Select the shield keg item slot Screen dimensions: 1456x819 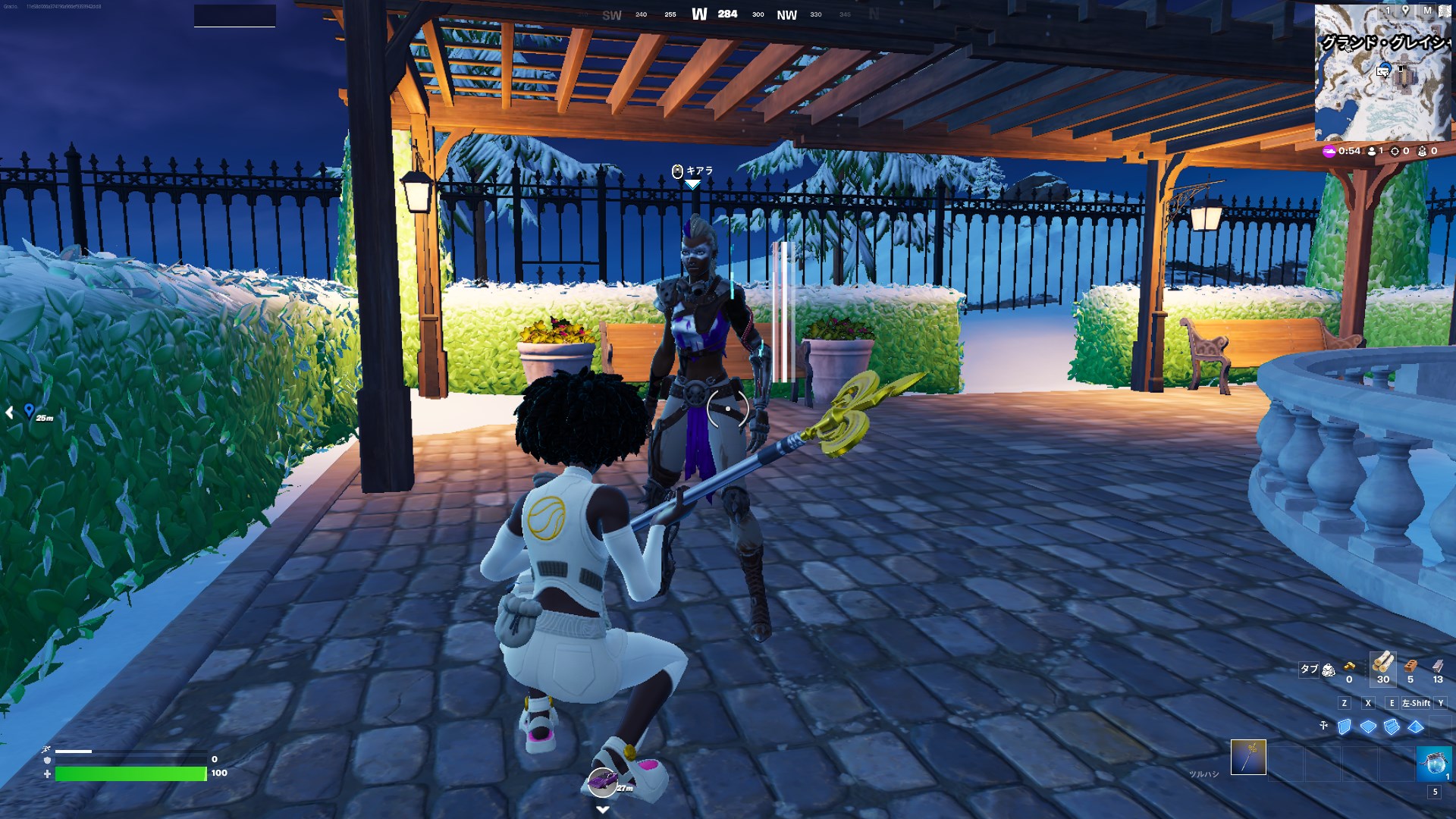(x=1433, y=761)
